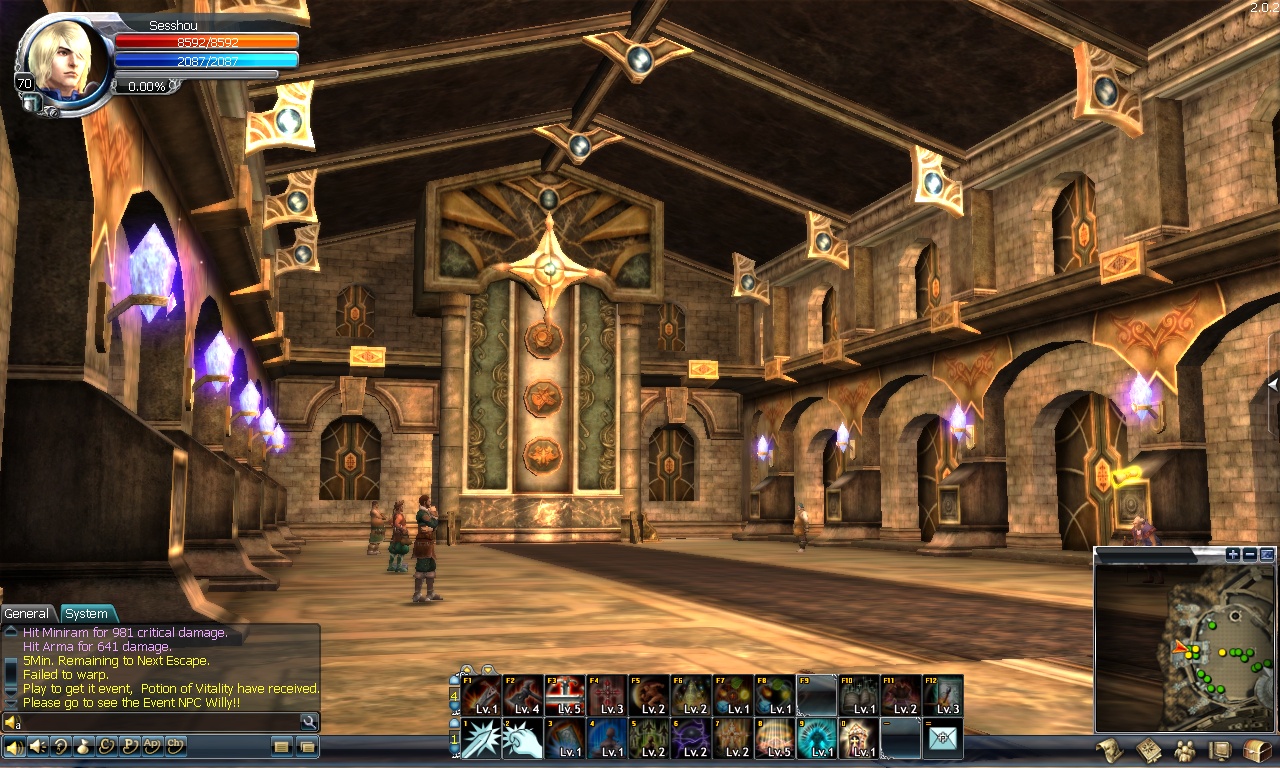Zoom in the minimap with plus button
This screenshot has width=1280, height=768.
[x=1233, y=554]
